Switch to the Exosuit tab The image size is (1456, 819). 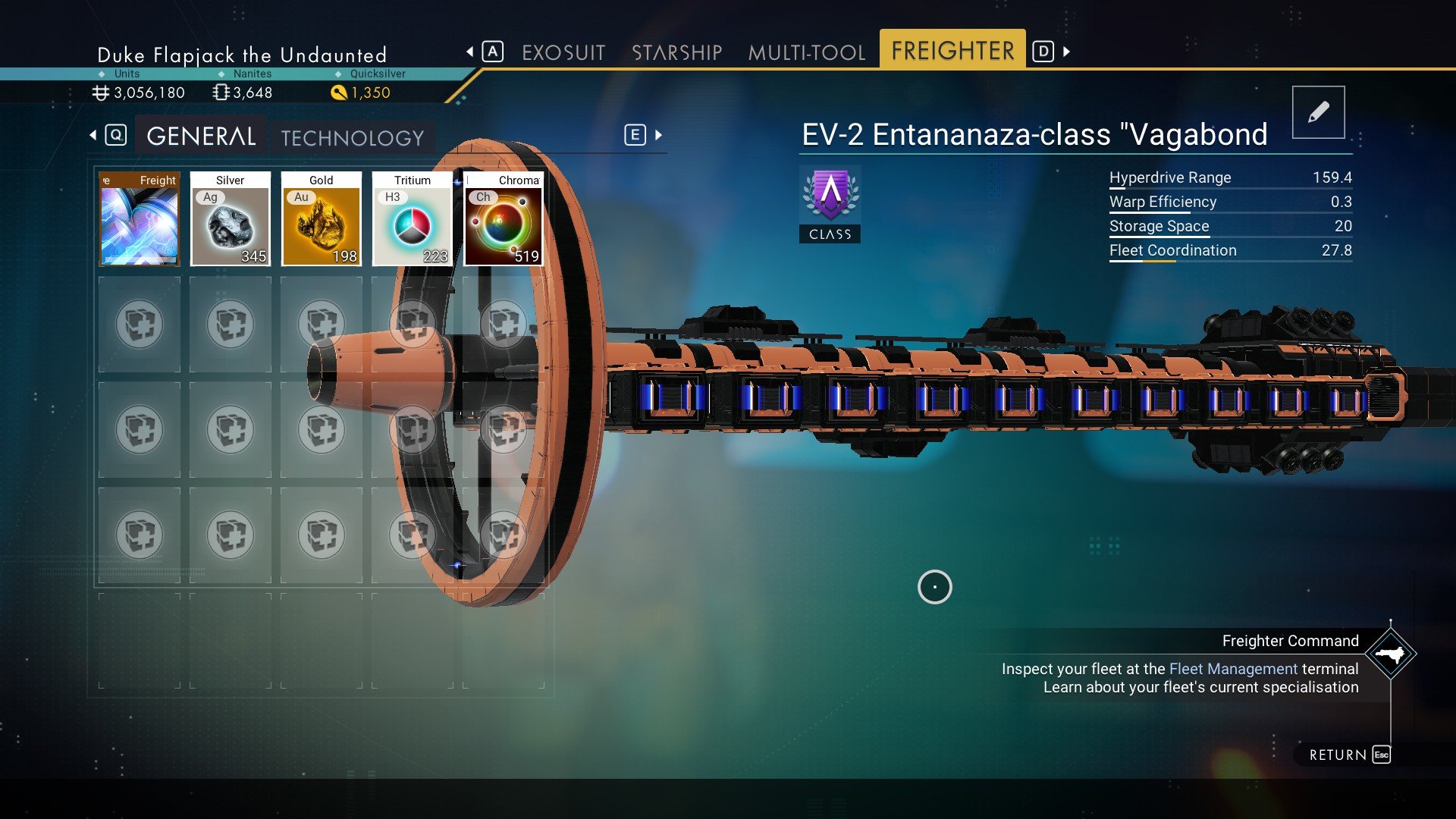(x=563, y=52)
